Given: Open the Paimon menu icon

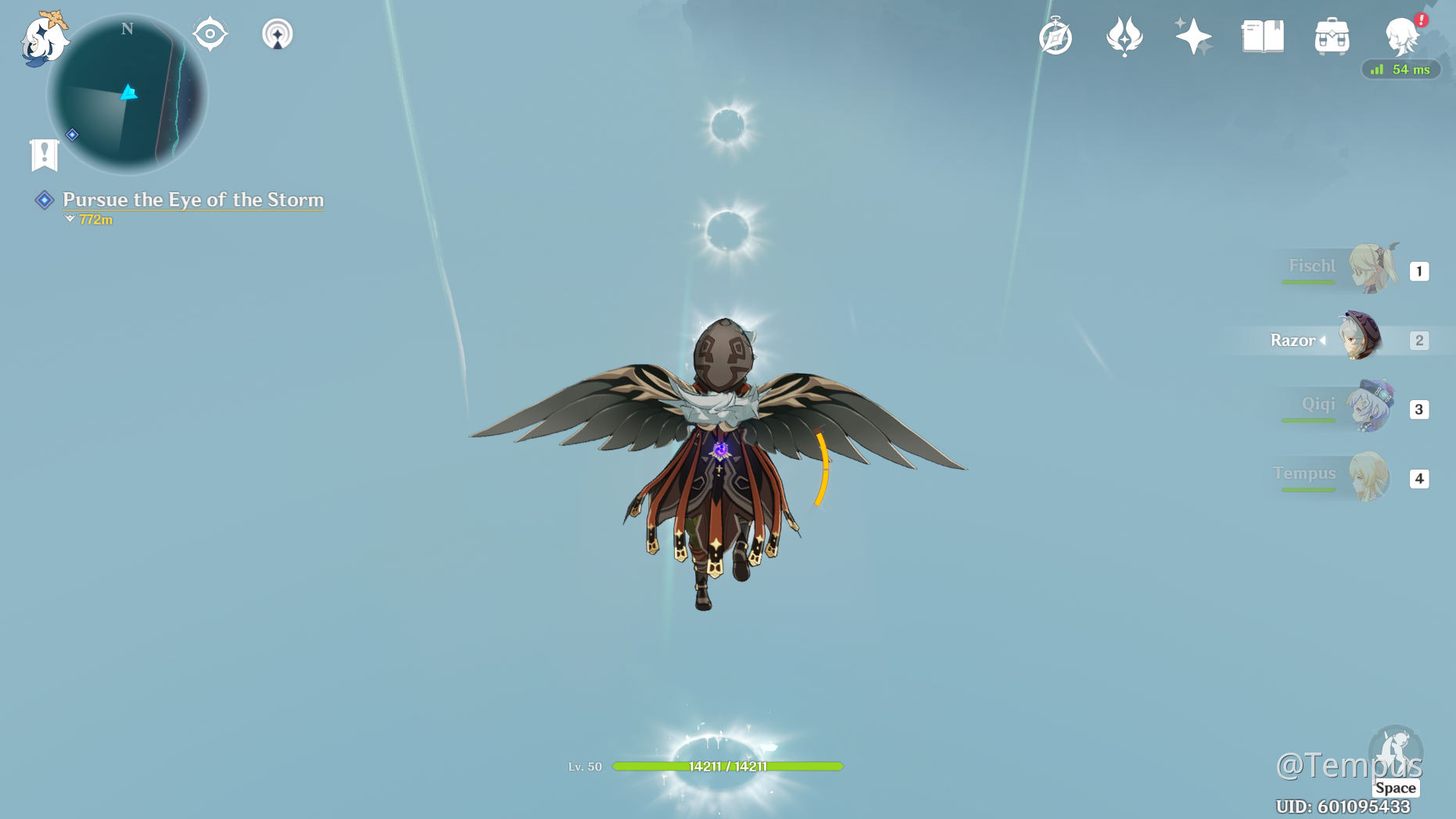Looking at the screenshot, I should click(44, 38).
